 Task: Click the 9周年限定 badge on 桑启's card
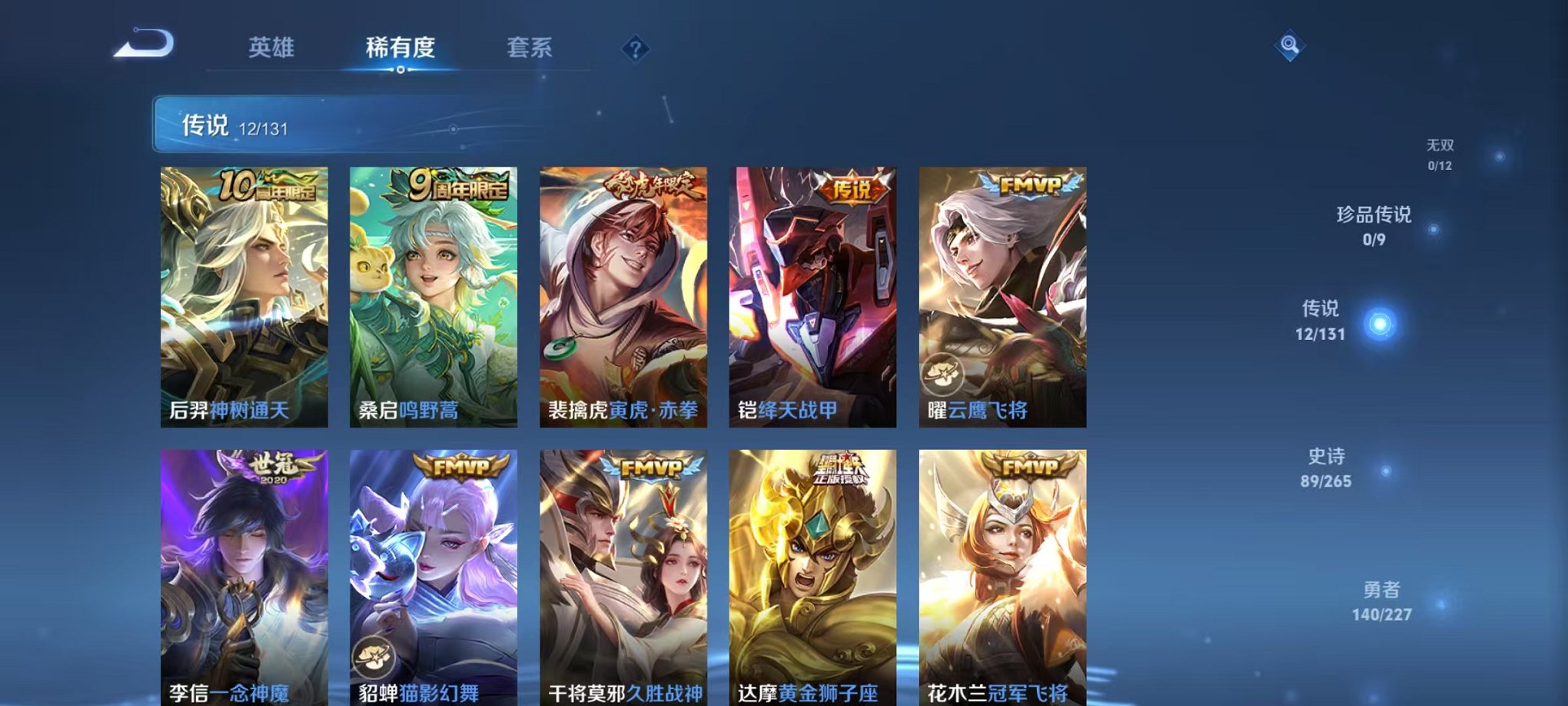point(459,187)
